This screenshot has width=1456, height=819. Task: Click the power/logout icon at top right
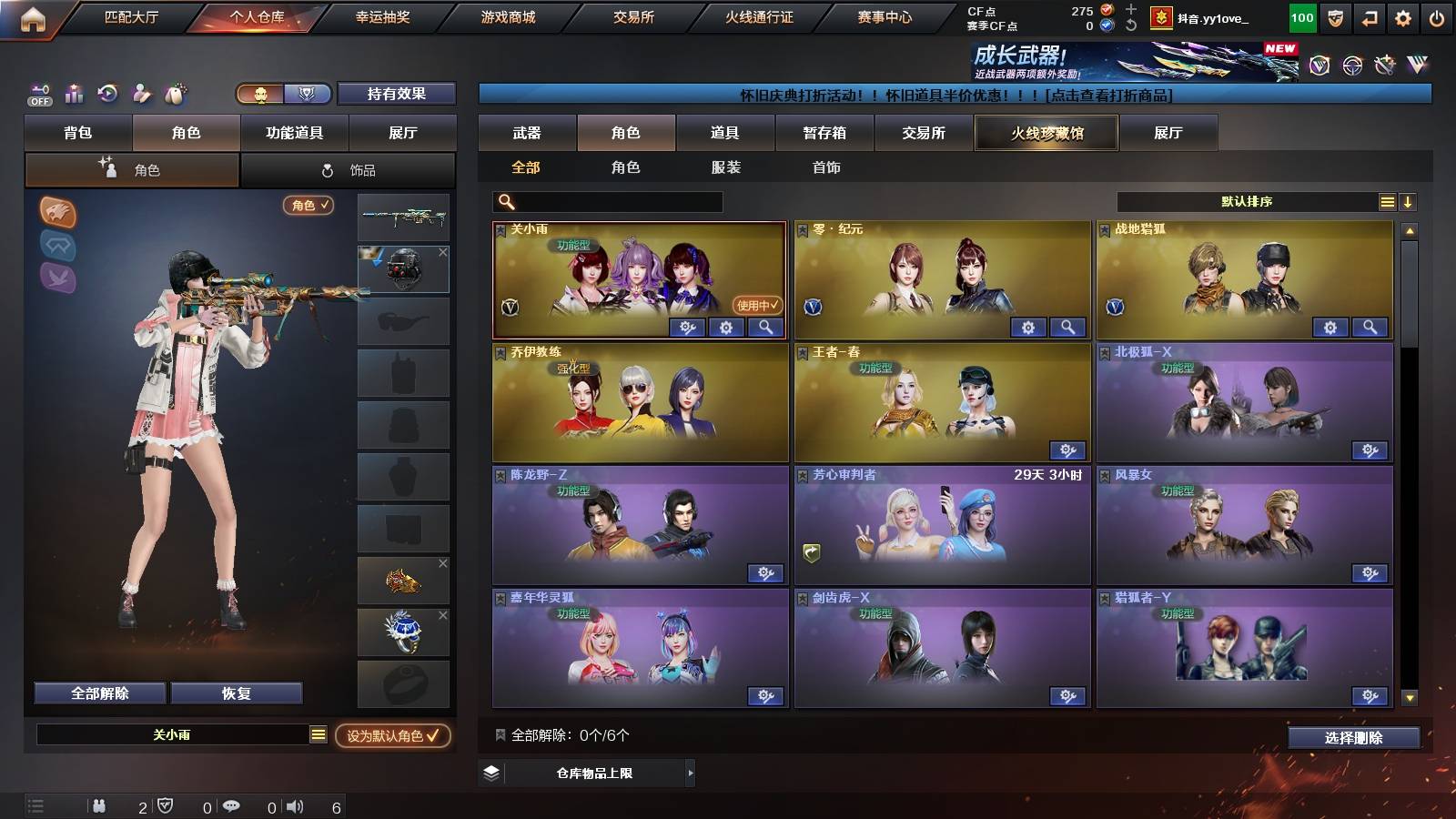pos(1436,17)
